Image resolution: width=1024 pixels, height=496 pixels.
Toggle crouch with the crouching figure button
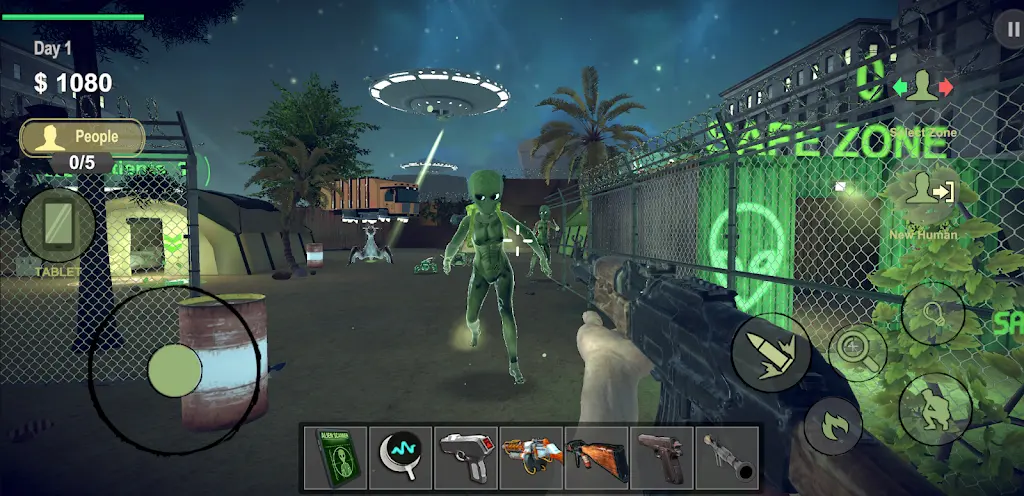pyautogui.click(x=935, y=408)
